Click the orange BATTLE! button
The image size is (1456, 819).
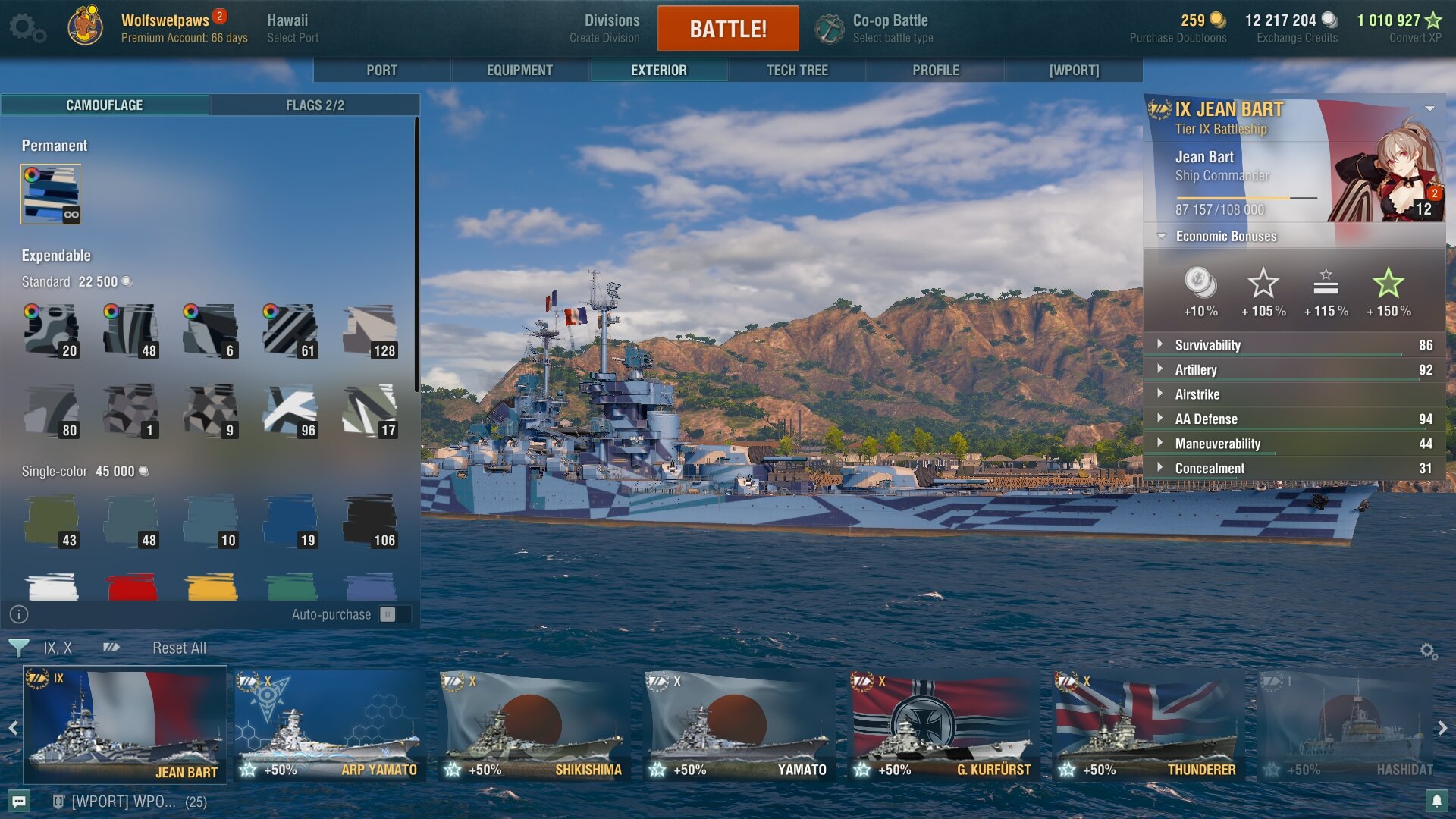pyautogui.click(x=727, y=29)
